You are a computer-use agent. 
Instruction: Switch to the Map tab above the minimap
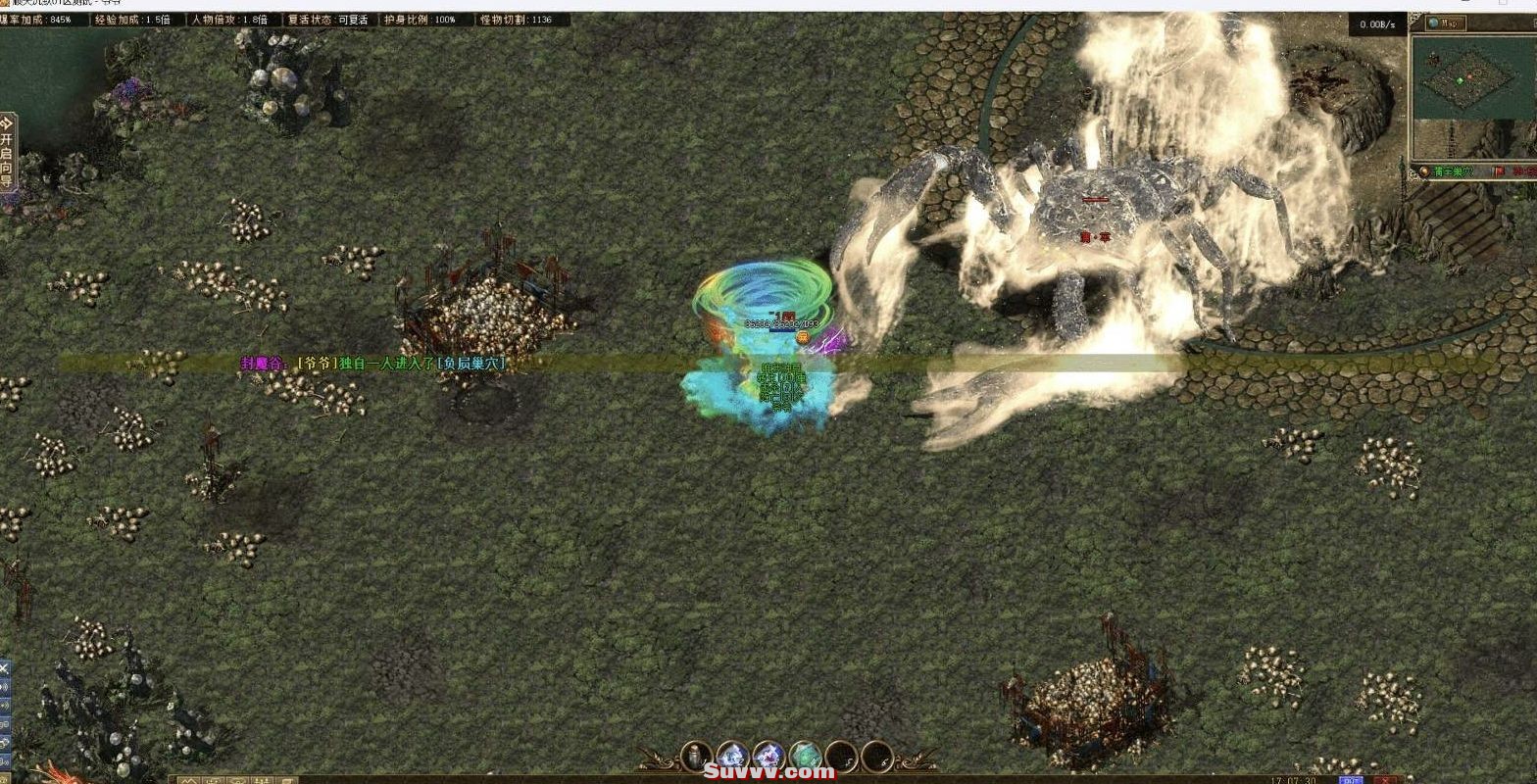click(x=1449, y=23)
